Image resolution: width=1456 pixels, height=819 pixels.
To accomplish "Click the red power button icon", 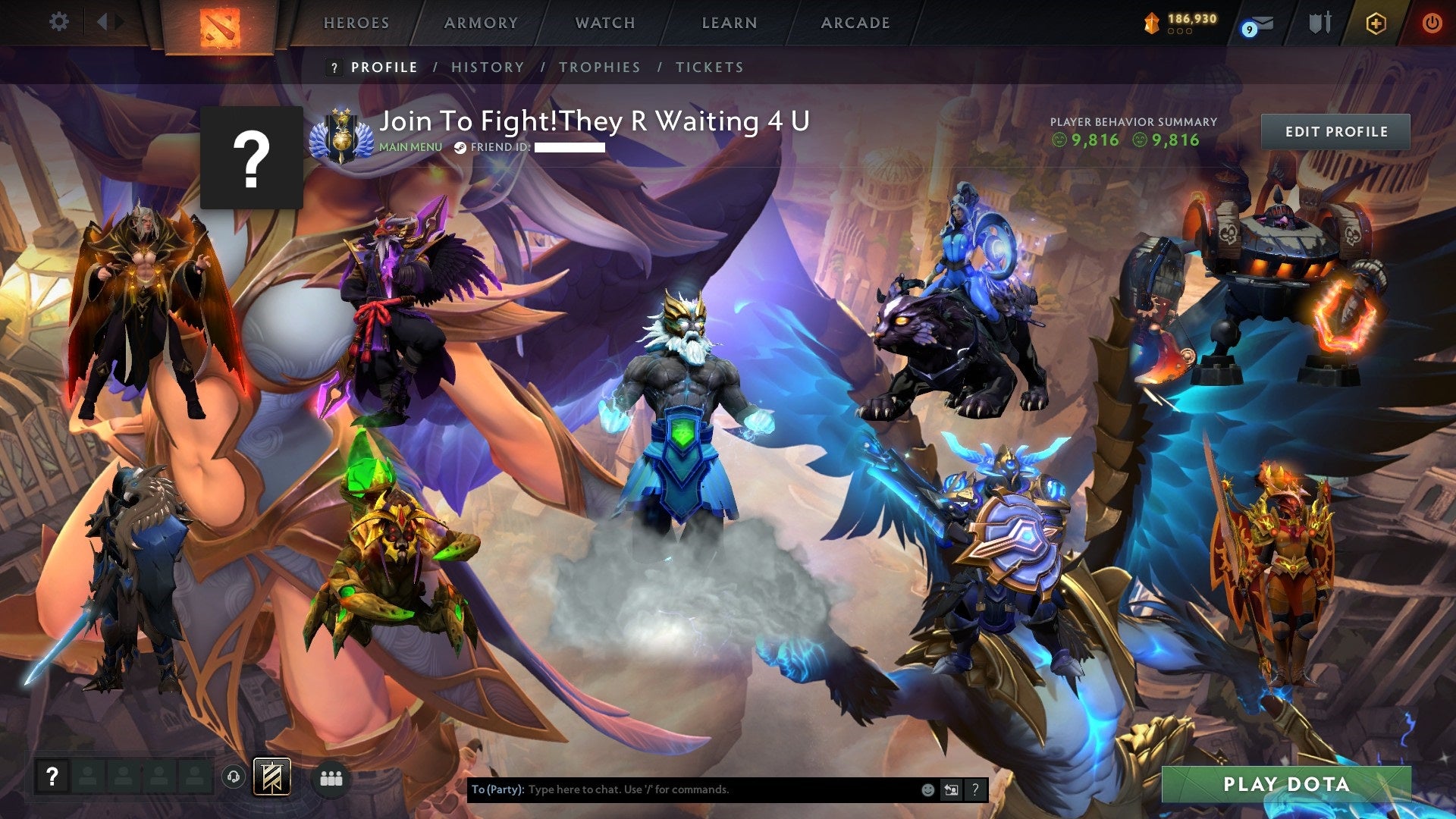I will pos(1432,22).
